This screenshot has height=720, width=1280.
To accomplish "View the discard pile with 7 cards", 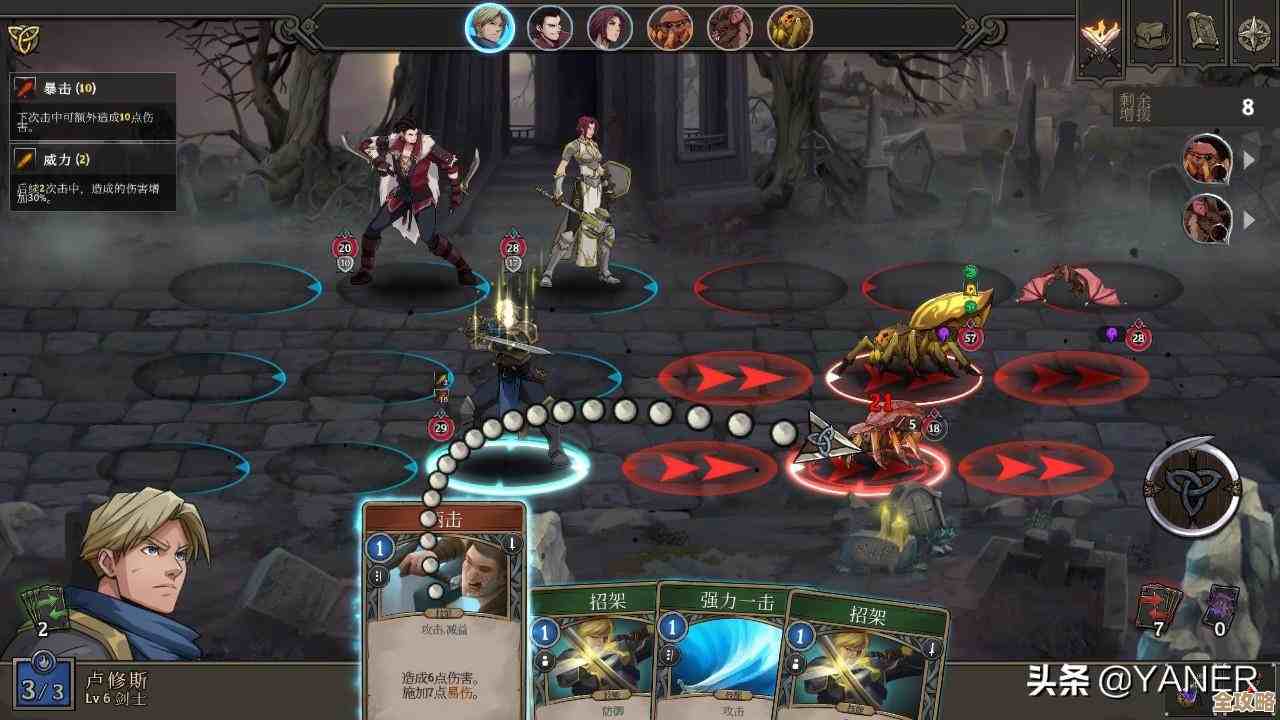I will (1159, 607).
